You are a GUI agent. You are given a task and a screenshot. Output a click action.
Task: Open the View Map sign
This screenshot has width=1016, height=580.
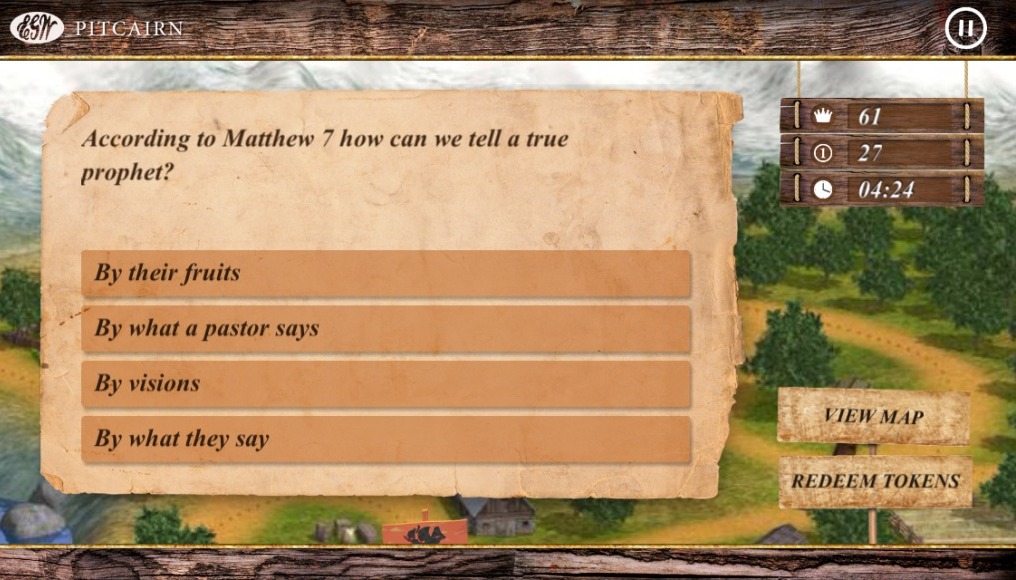click(873, 416)
